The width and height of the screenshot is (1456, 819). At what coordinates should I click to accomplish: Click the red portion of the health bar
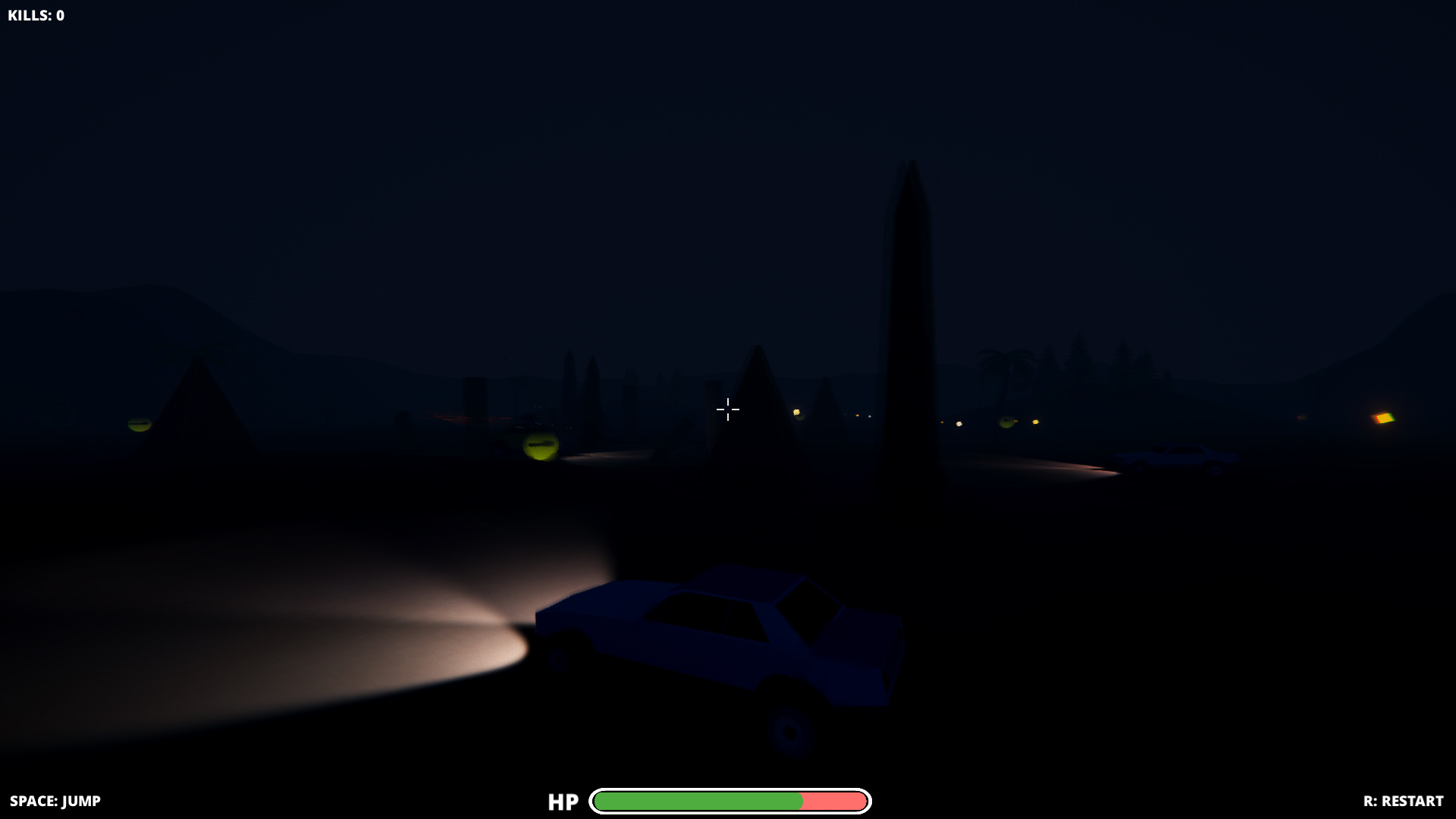click(834, 800)
